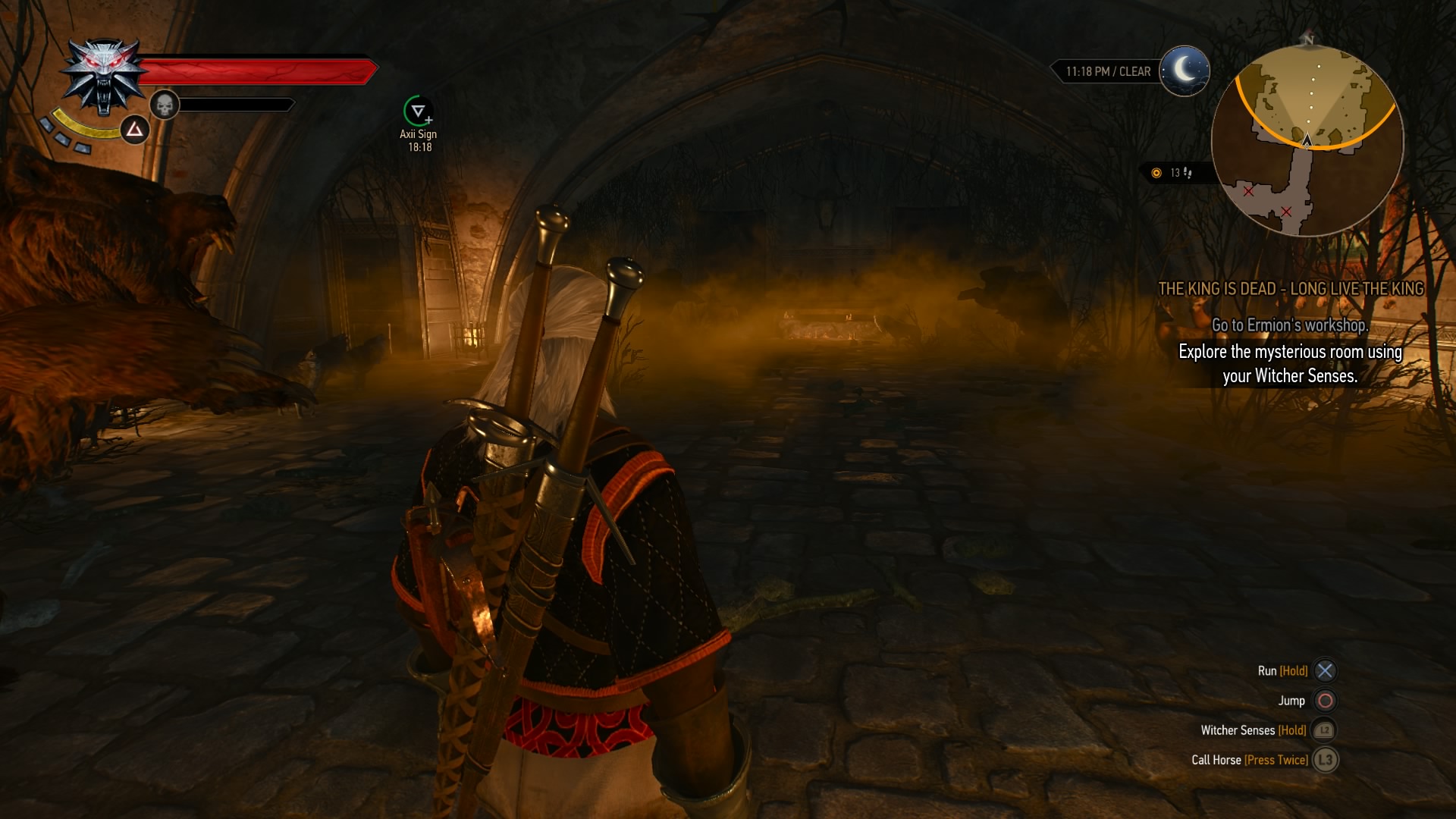Select the wolf medallion icon
The image size is (1456, 819).
(x=104, y=77)
